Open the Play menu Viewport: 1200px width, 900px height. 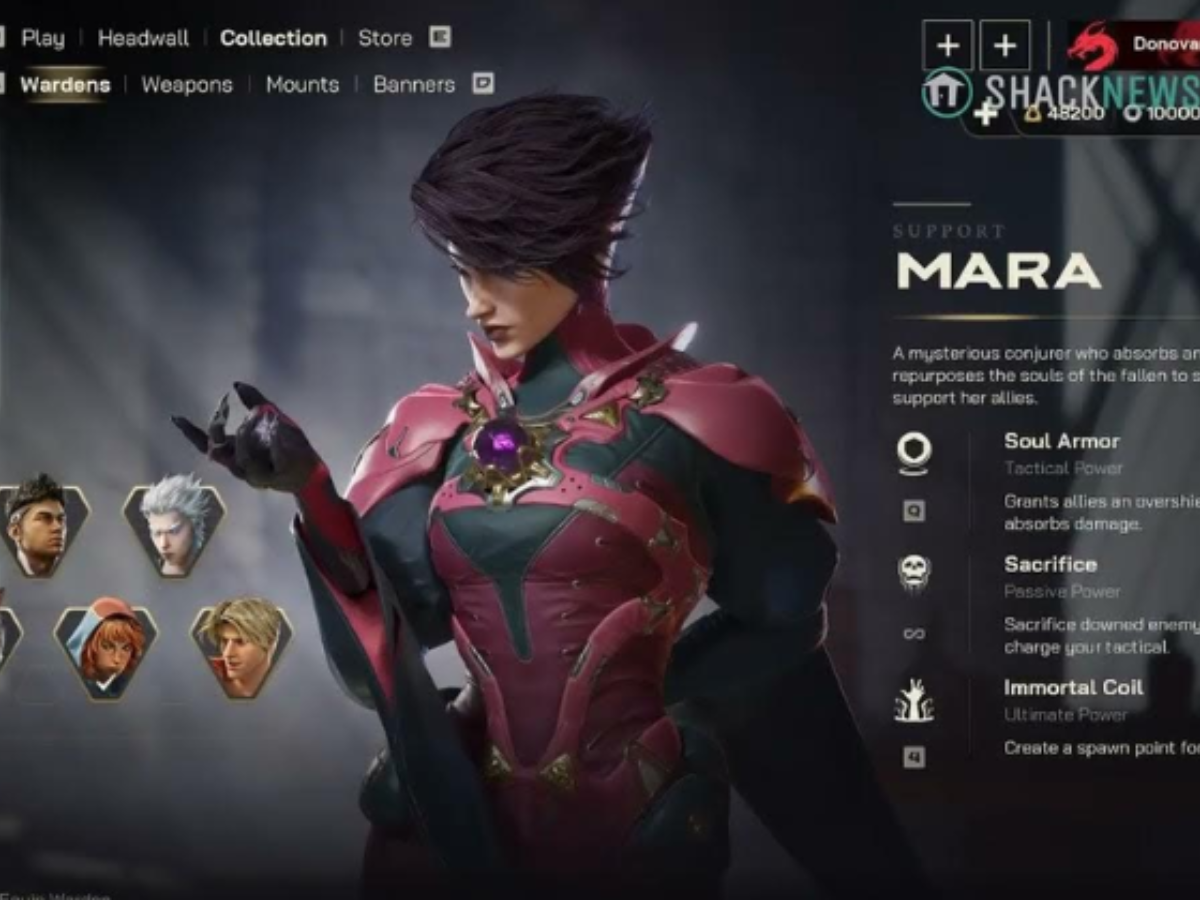pyautogui.click(x=42, y=38)
